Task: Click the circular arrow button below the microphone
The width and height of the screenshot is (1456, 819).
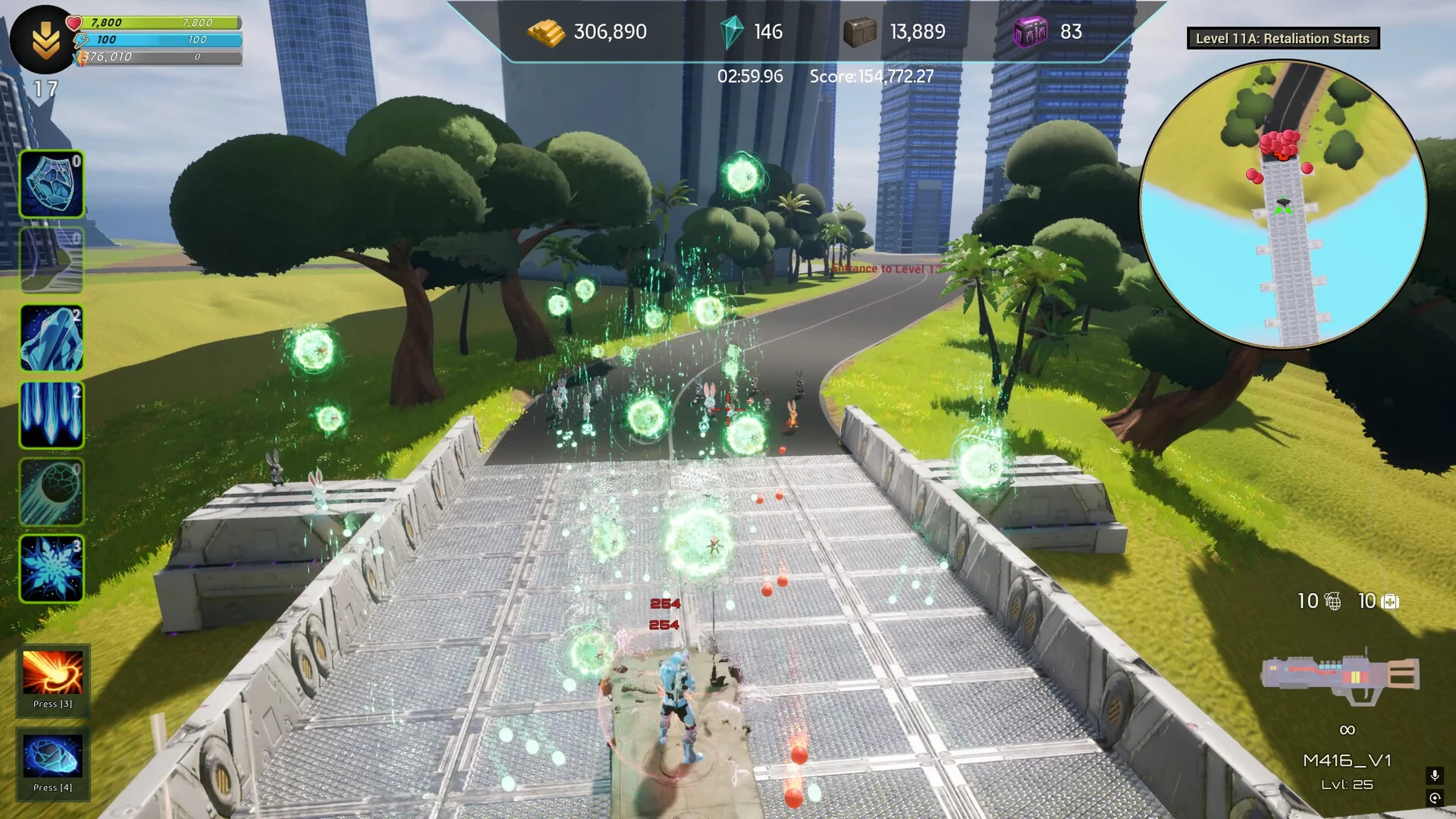Action: pos(1434,798)
